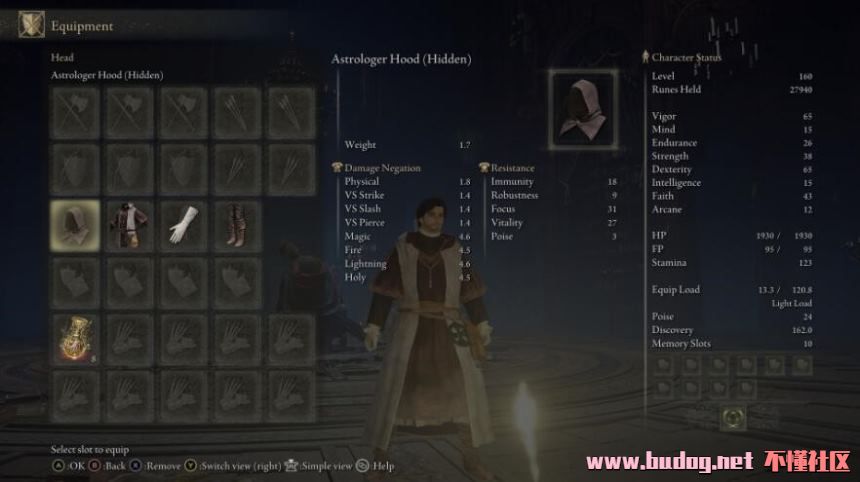Select the white gloves slot
Image resolution: width=860 pixels, height=482 pixels.
click(x=182, y=225)
